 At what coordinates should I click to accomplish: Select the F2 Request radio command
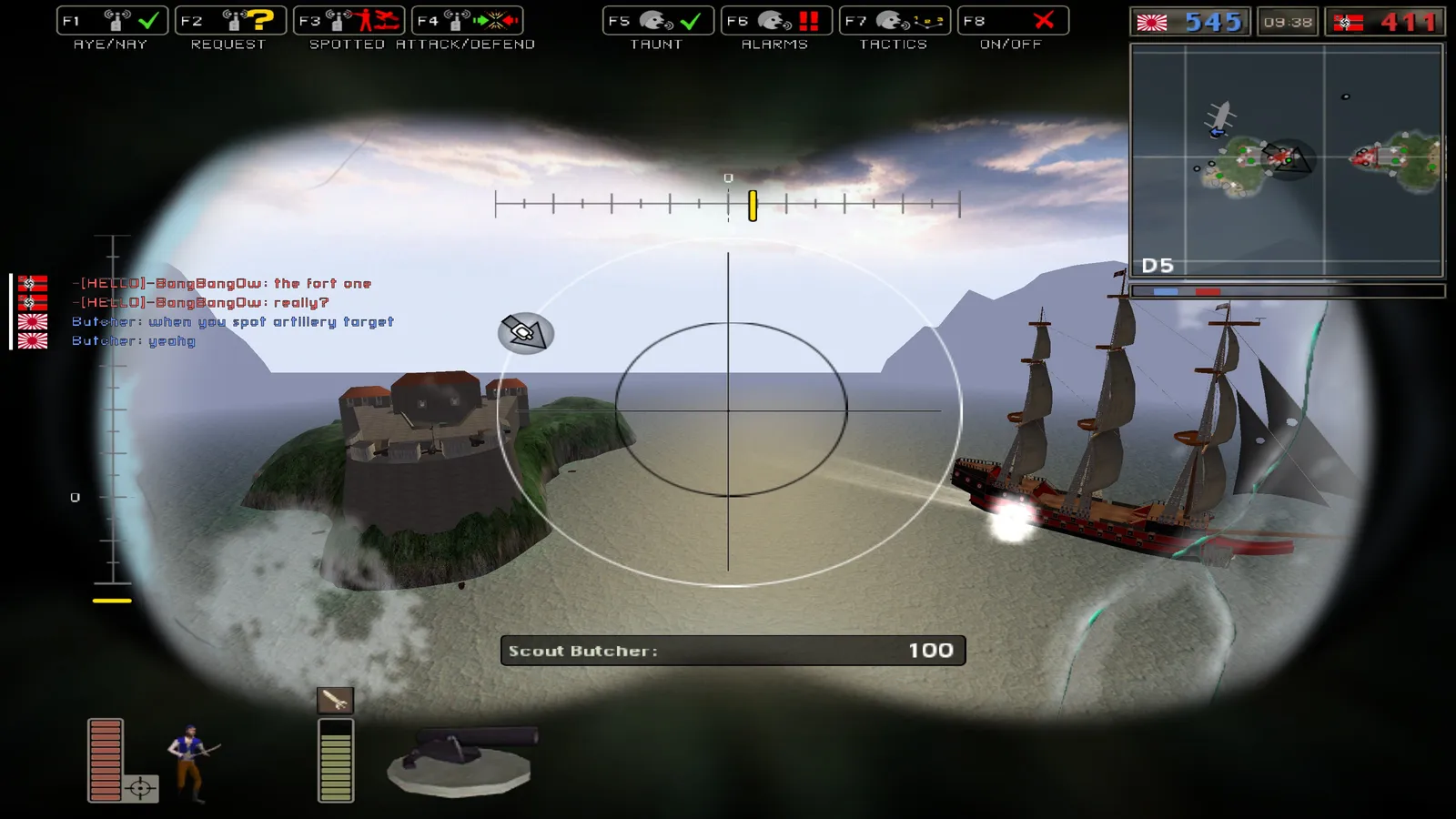coord(230,21)
